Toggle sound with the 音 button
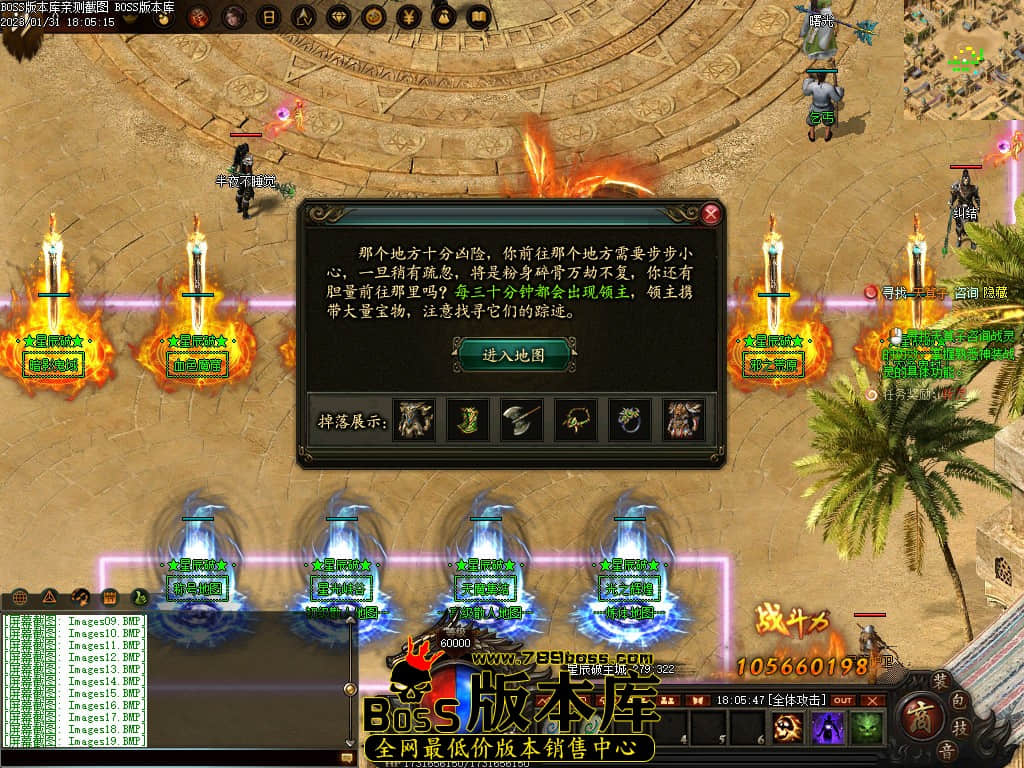The image size is (1024, 768). 947,750
